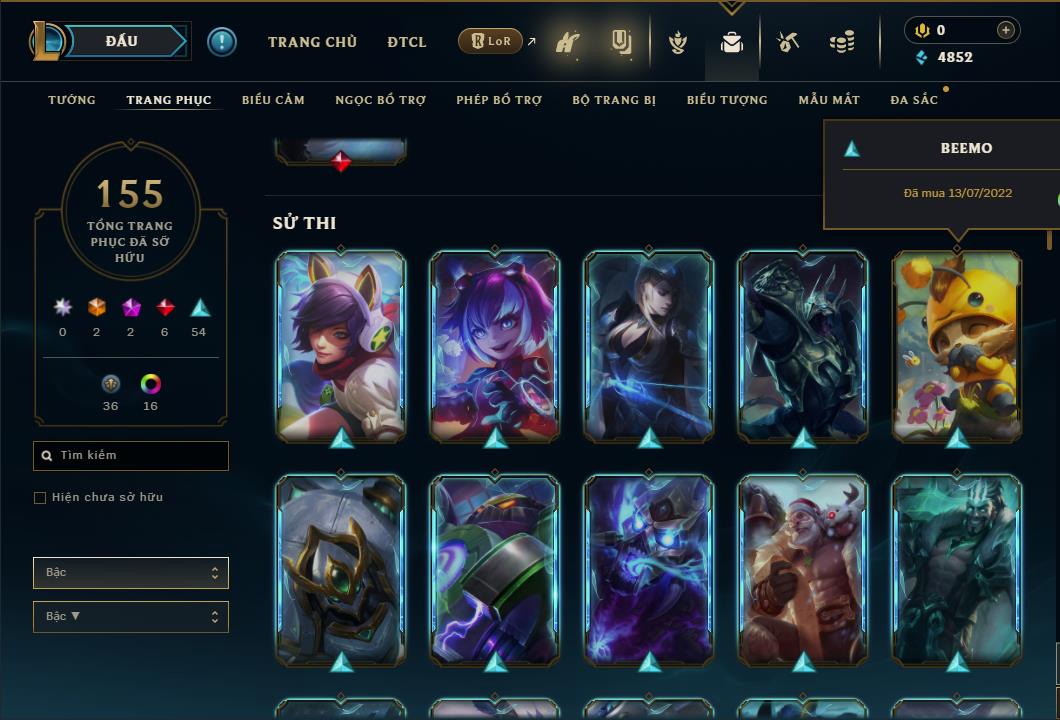Switch to the MẪU MẮT tab
1060x720 pixels.
829,100
